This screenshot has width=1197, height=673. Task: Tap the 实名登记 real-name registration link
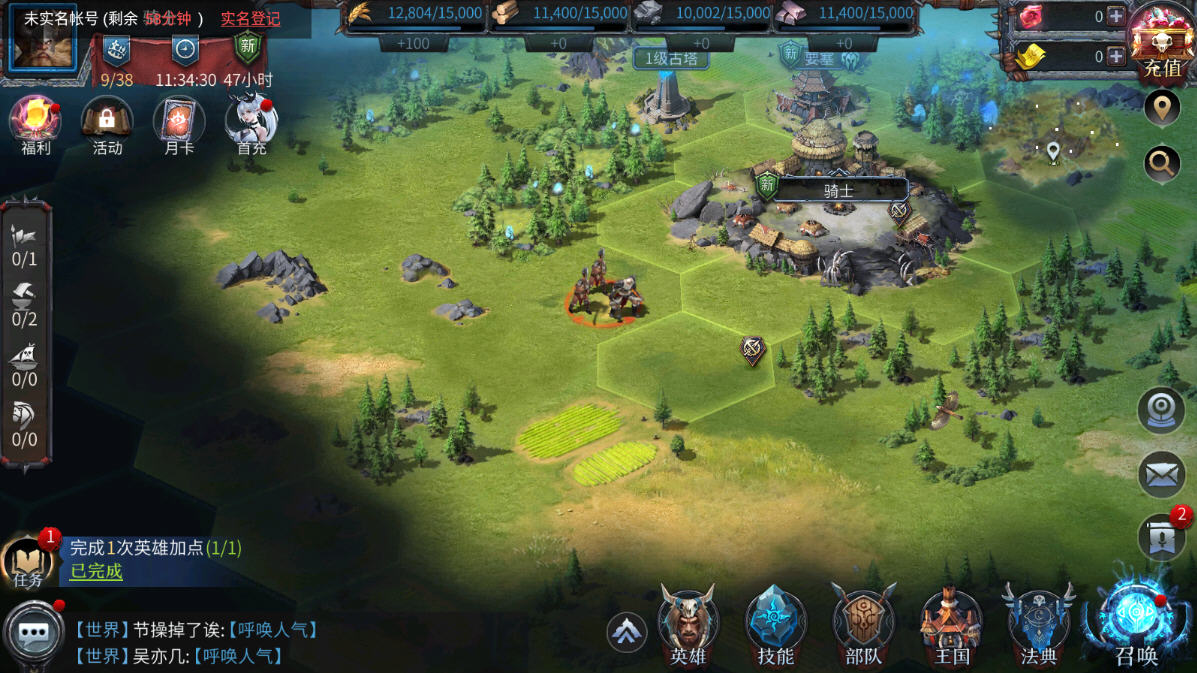coord(250,19)
